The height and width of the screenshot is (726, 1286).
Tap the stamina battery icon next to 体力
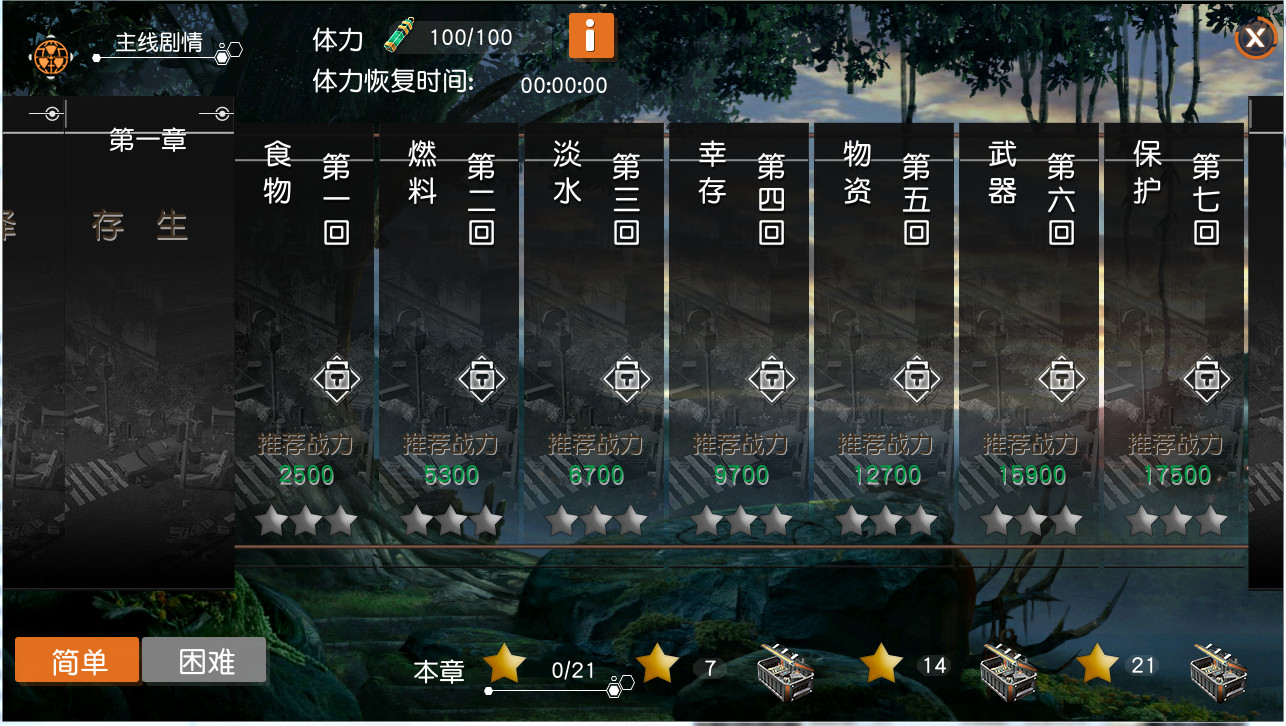pos(400,35)
